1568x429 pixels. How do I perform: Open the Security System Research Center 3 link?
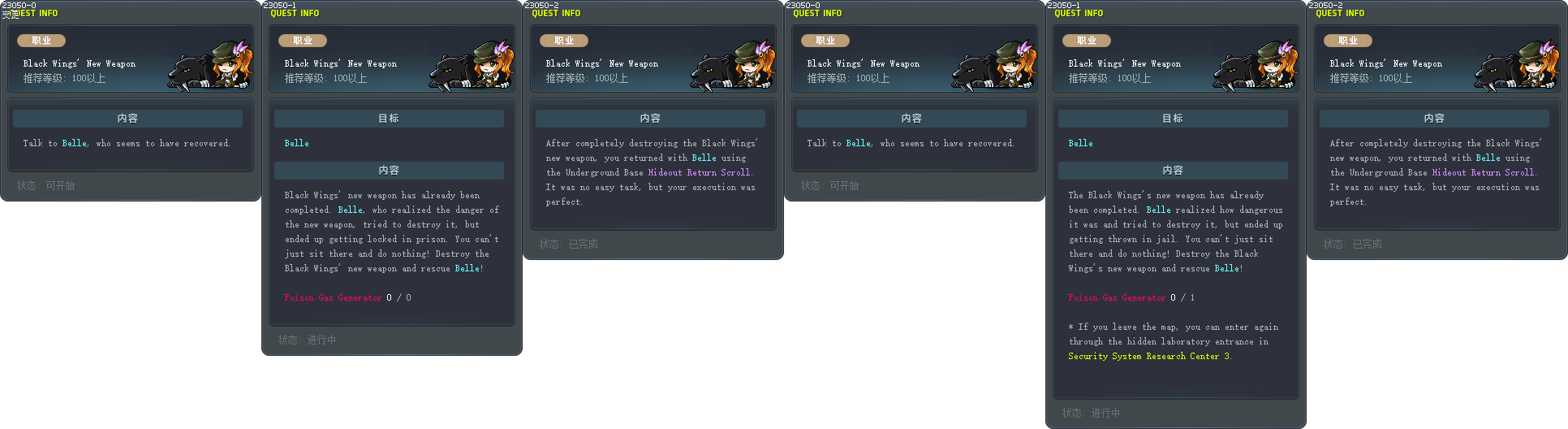pyautogui.click(x=1148, y=357)
